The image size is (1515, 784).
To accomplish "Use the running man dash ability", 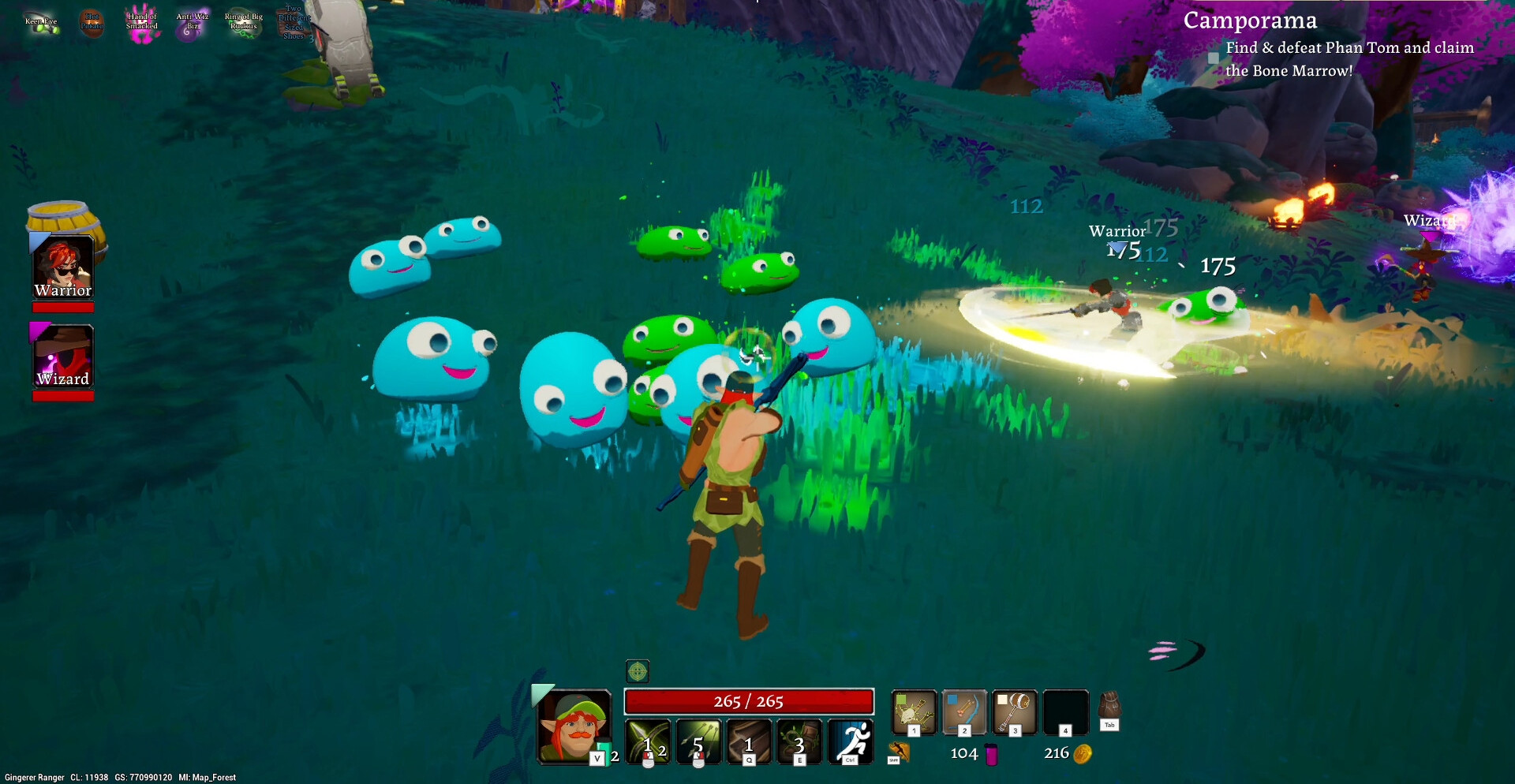I will click(x=851, y=741).
